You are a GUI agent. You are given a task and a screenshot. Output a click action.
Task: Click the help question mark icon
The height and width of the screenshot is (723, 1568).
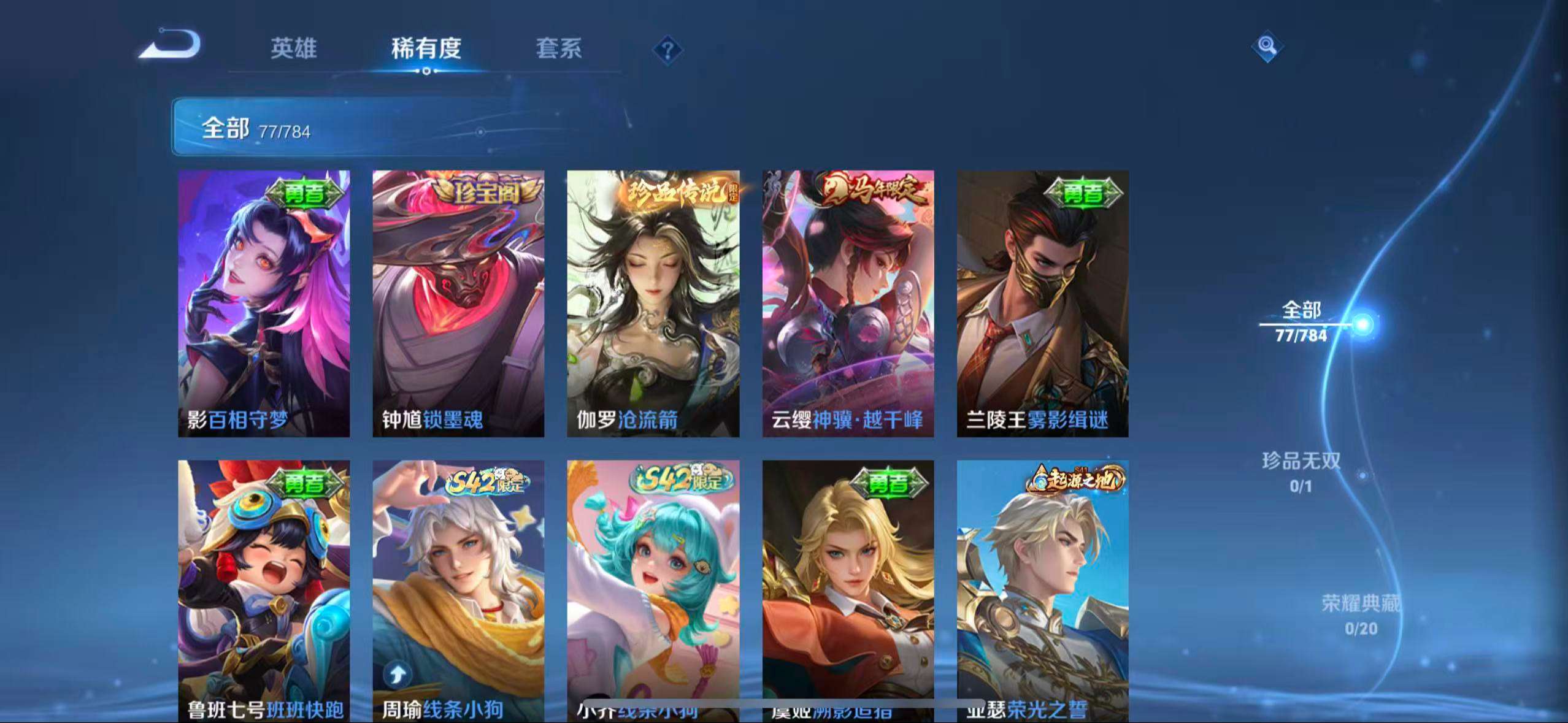(x=667, y=50)
